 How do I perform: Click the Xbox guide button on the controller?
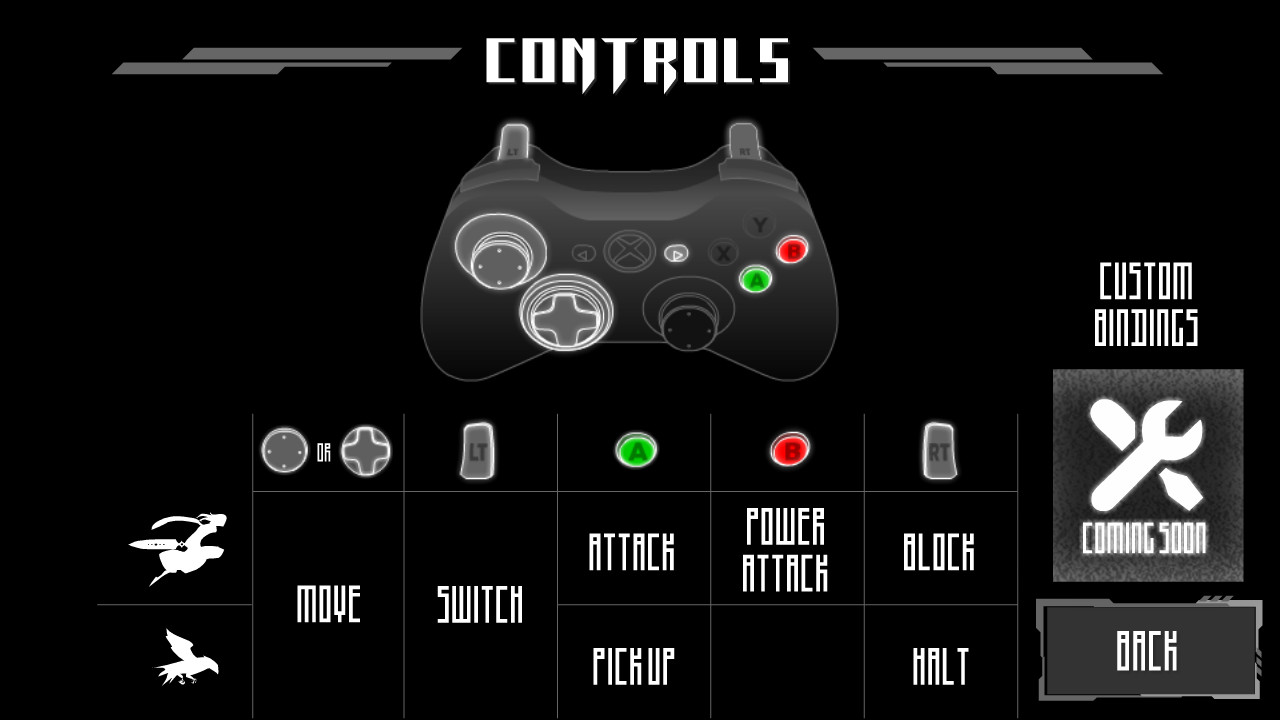628,252
